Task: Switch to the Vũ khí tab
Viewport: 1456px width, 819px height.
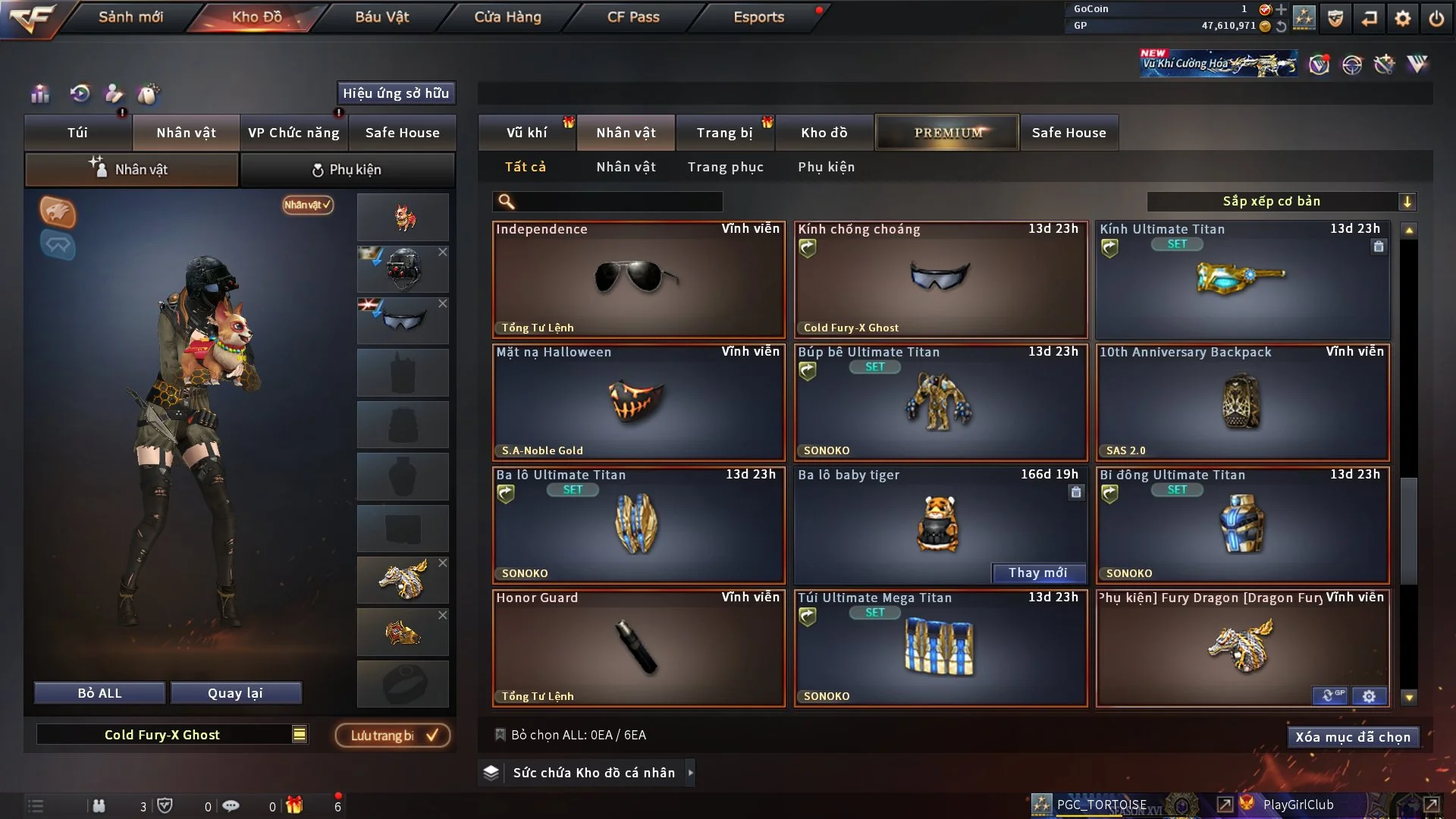Action: click(526, 133)
